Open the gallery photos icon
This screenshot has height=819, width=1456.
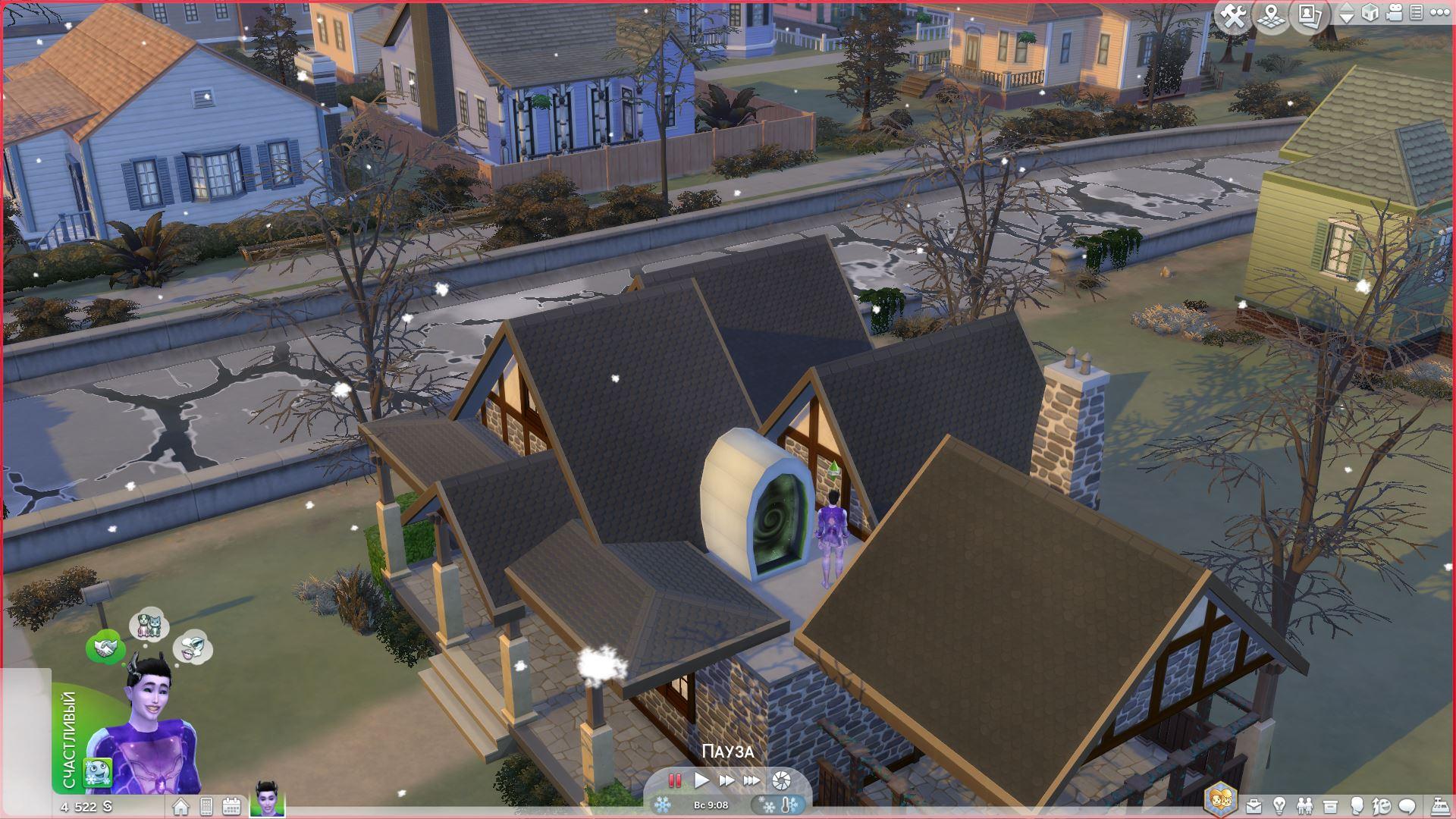tap(1308, 16)
